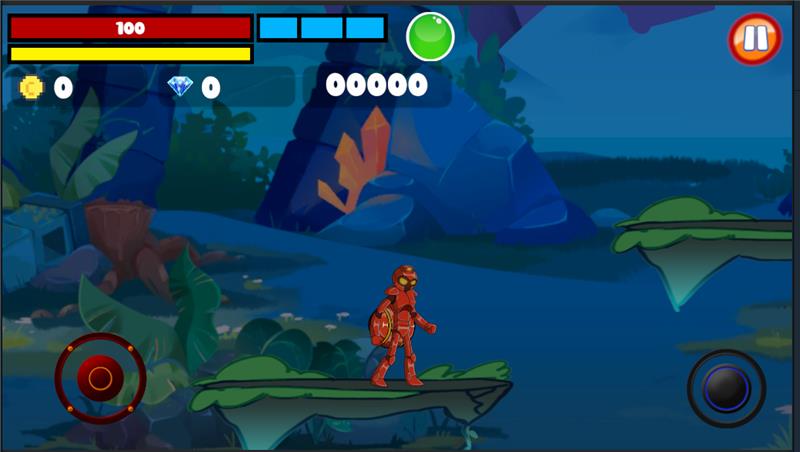800x452 pixels.
Task: Tap the green orb button
Action: tap(430, 37)
